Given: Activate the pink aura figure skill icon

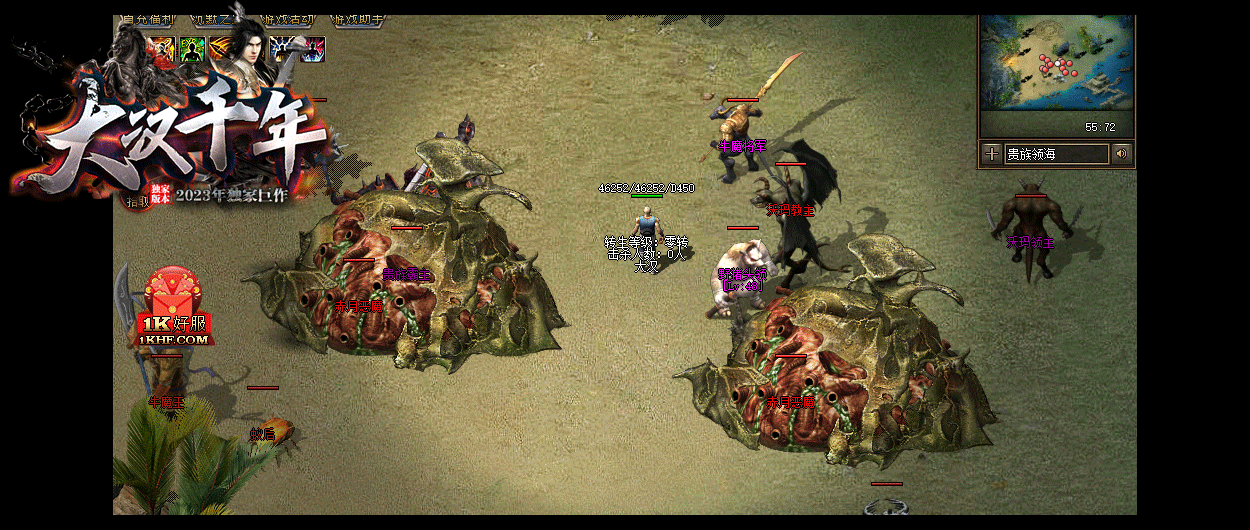Looking at the screenshot, I should [x=313, y=49].
